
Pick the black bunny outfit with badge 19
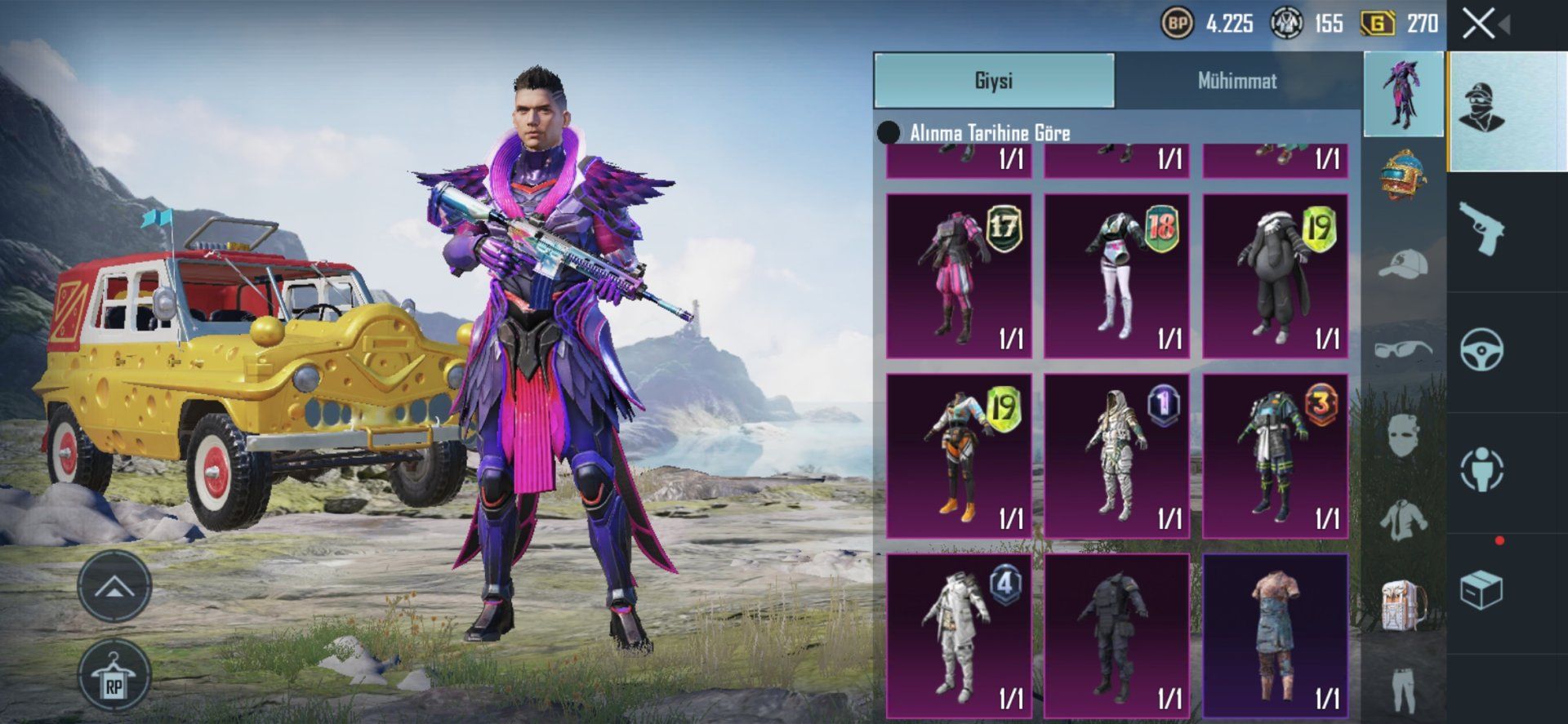click(1275, 276)
